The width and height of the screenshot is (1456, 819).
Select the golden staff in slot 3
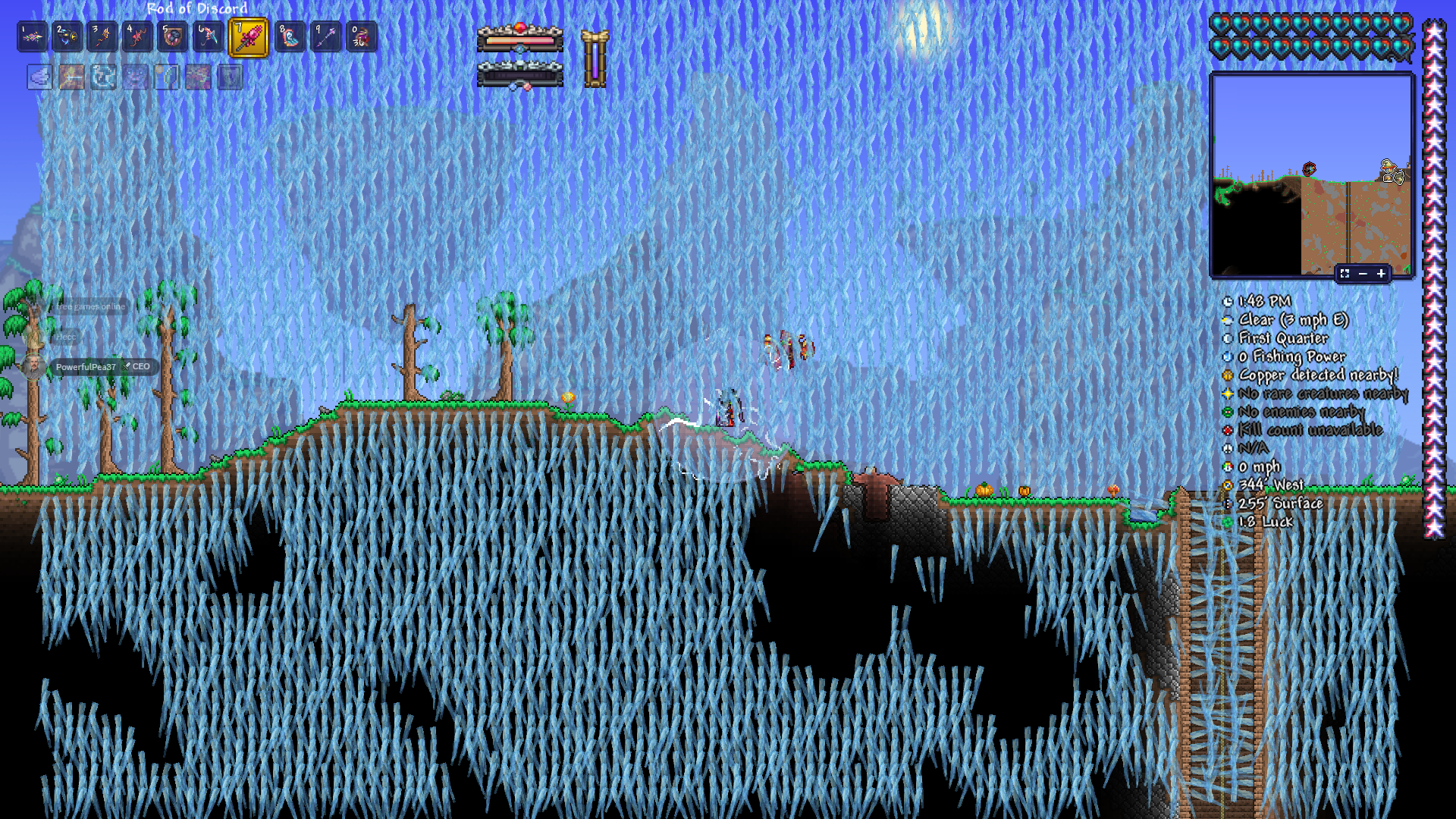[x=102, y=37]
